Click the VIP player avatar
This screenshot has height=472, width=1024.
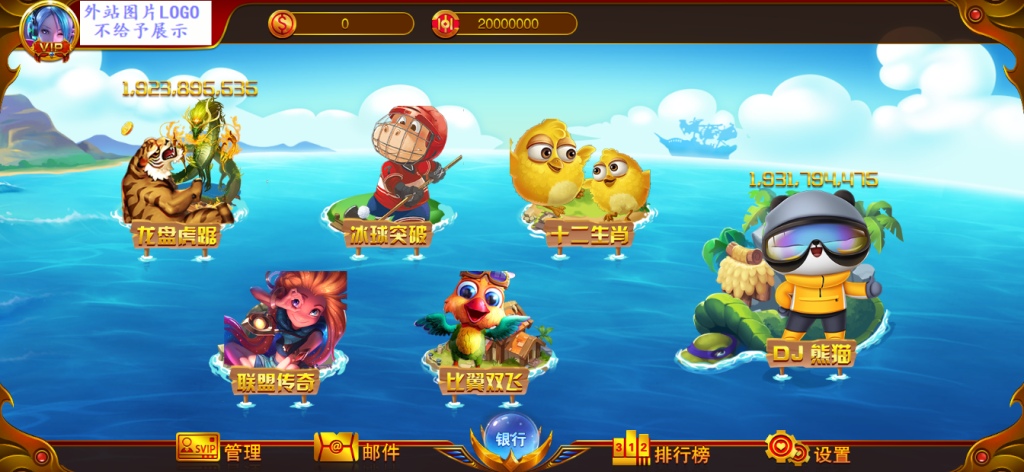[48, 30]
